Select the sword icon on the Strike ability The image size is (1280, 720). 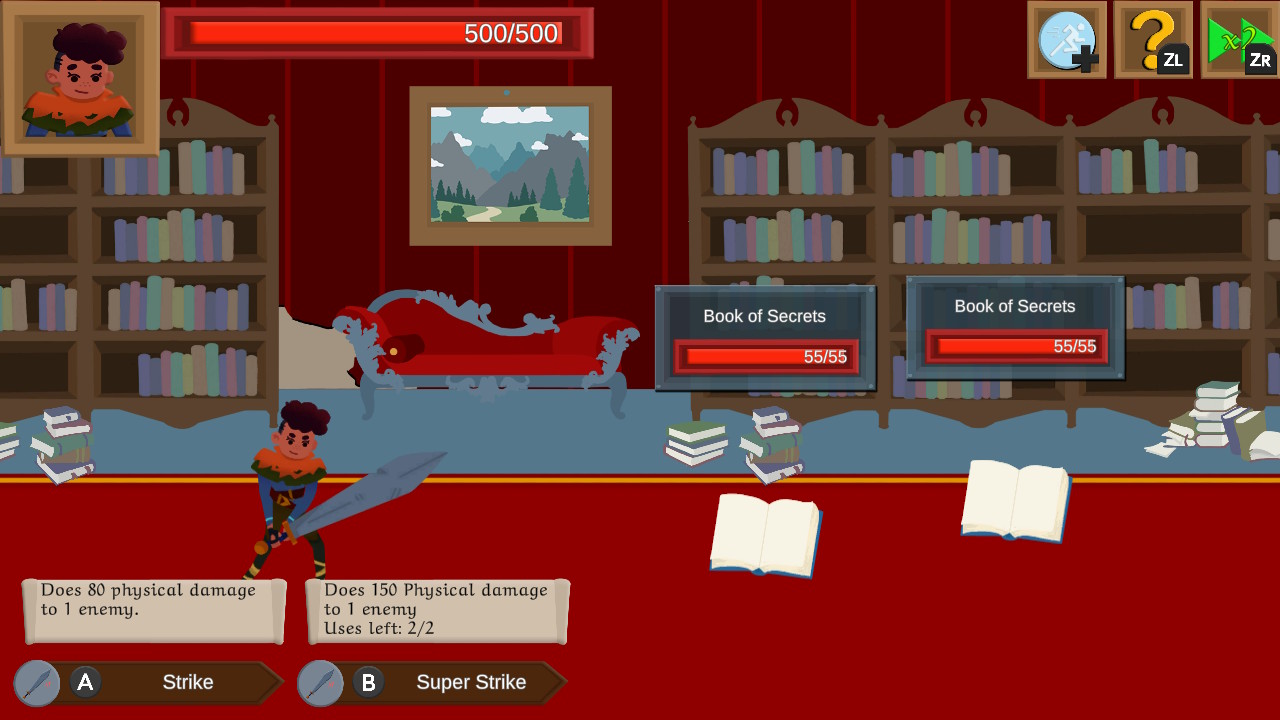[37, 683]
